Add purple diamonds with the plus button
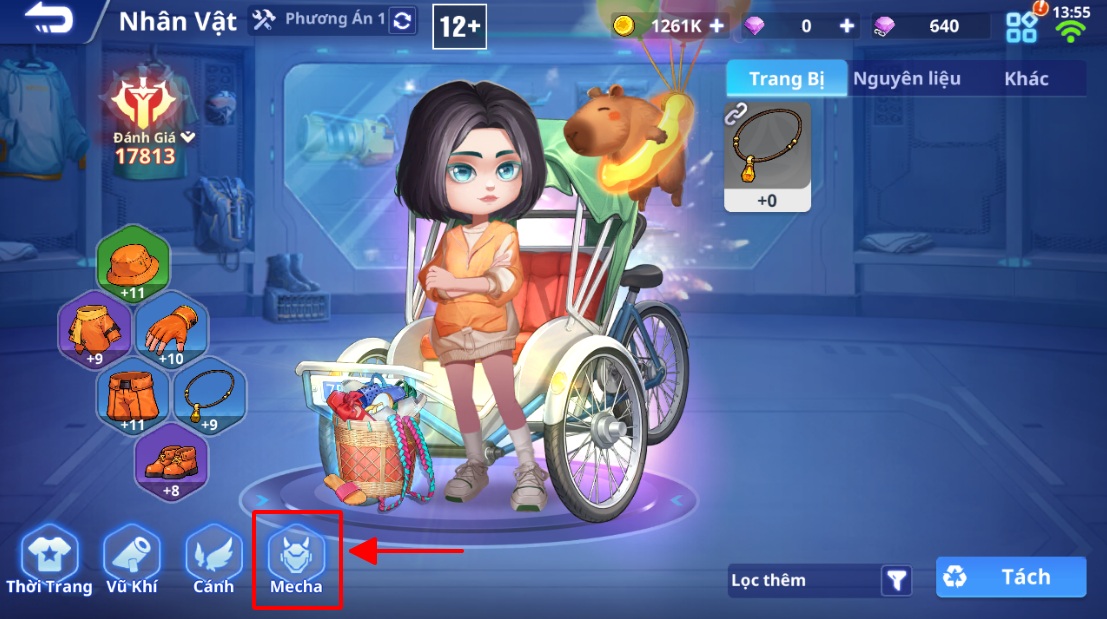 [x=847, y=26]
